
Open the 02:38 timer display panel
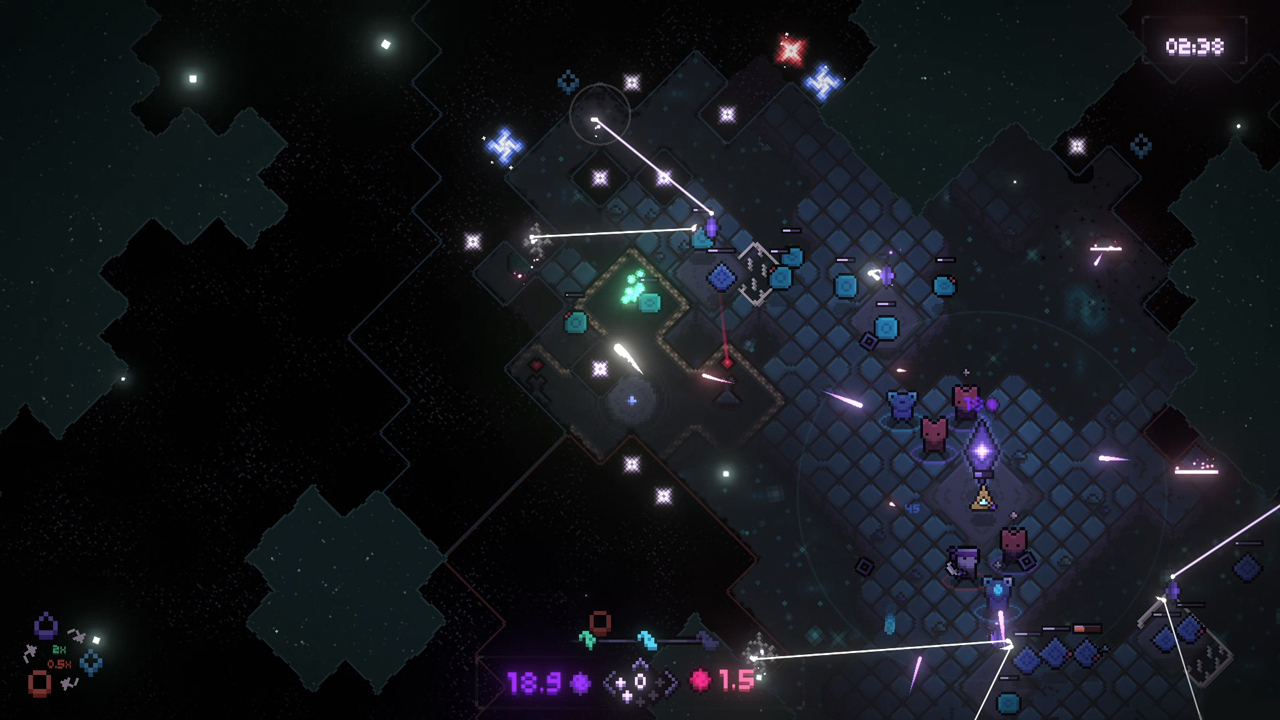(x=1196, y=46)
